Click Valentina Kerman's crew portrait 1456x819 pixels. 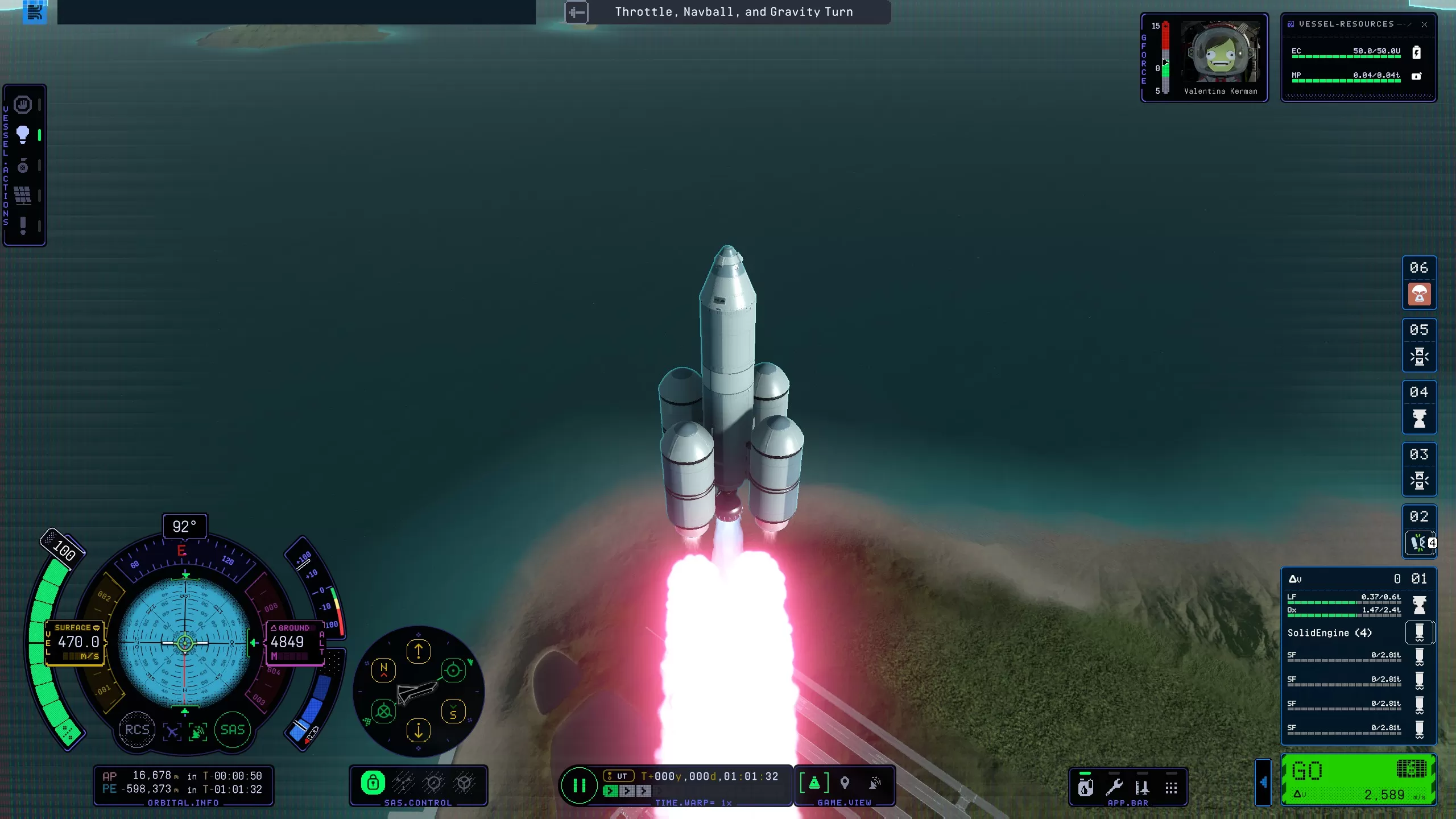(1221, 53)
